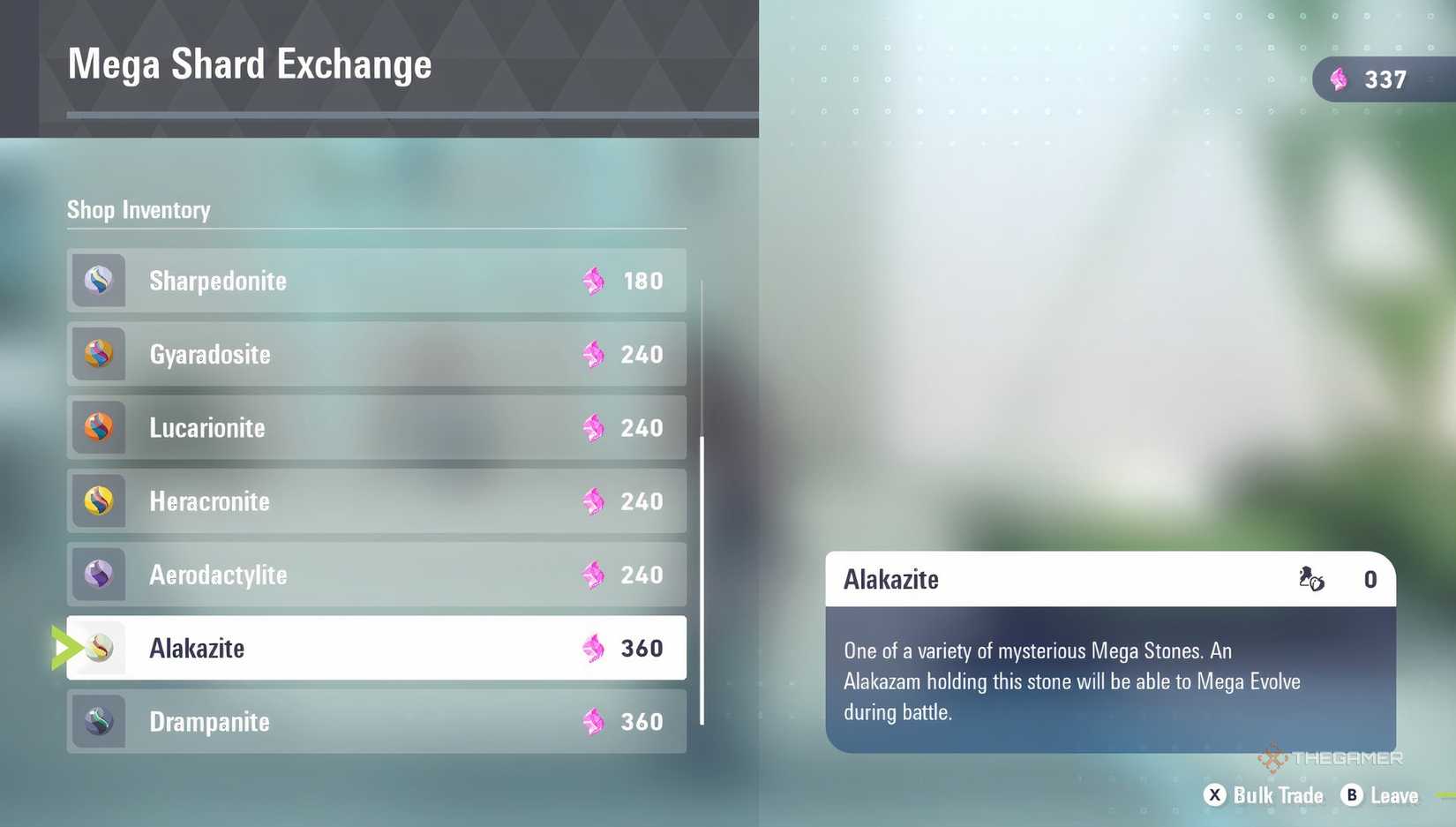
Task: Leave the shop via the B button
Action: tap(1351, 795)
